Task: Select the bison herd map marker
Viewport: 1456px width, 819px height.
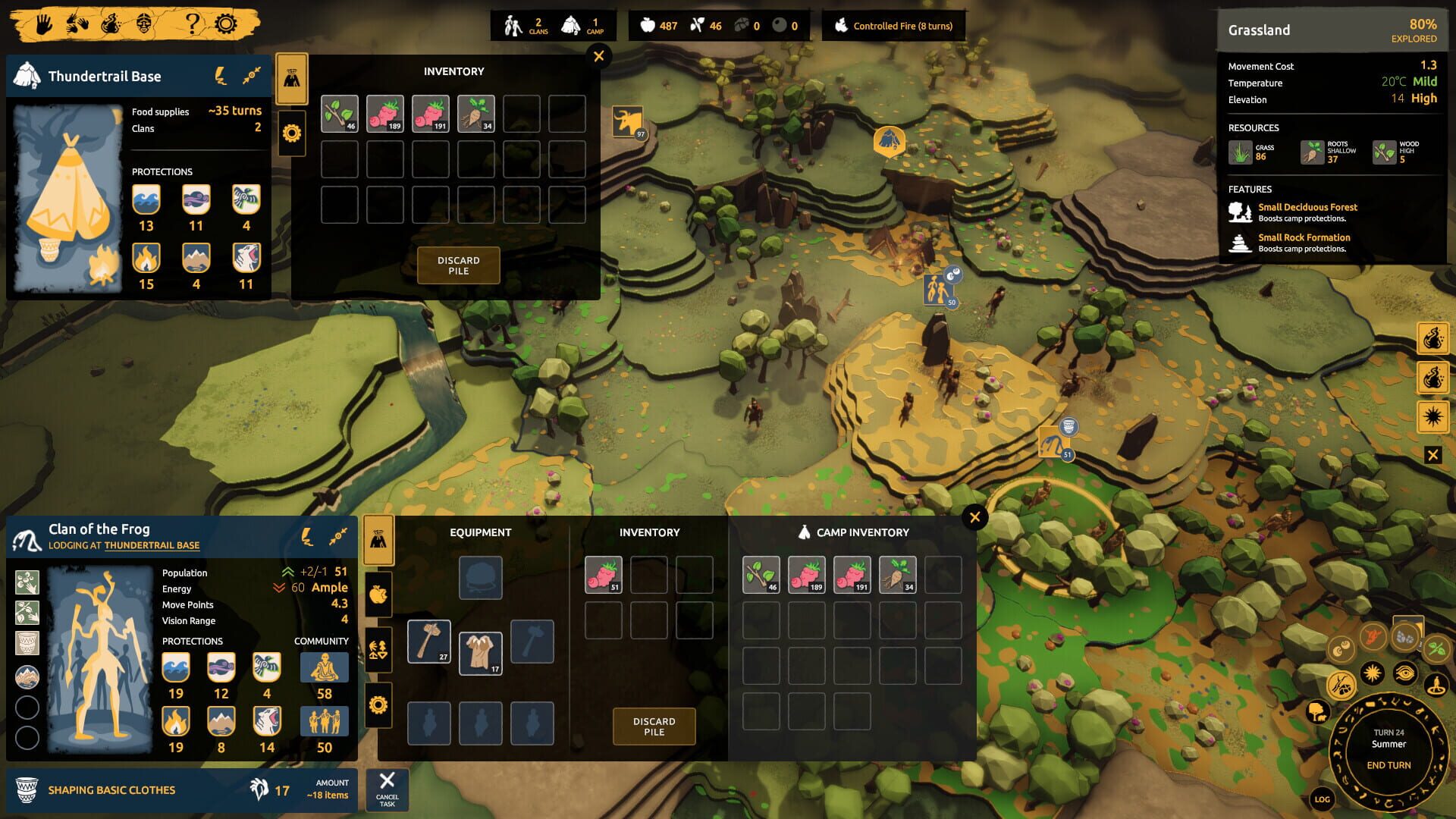Action: point(629,121)
